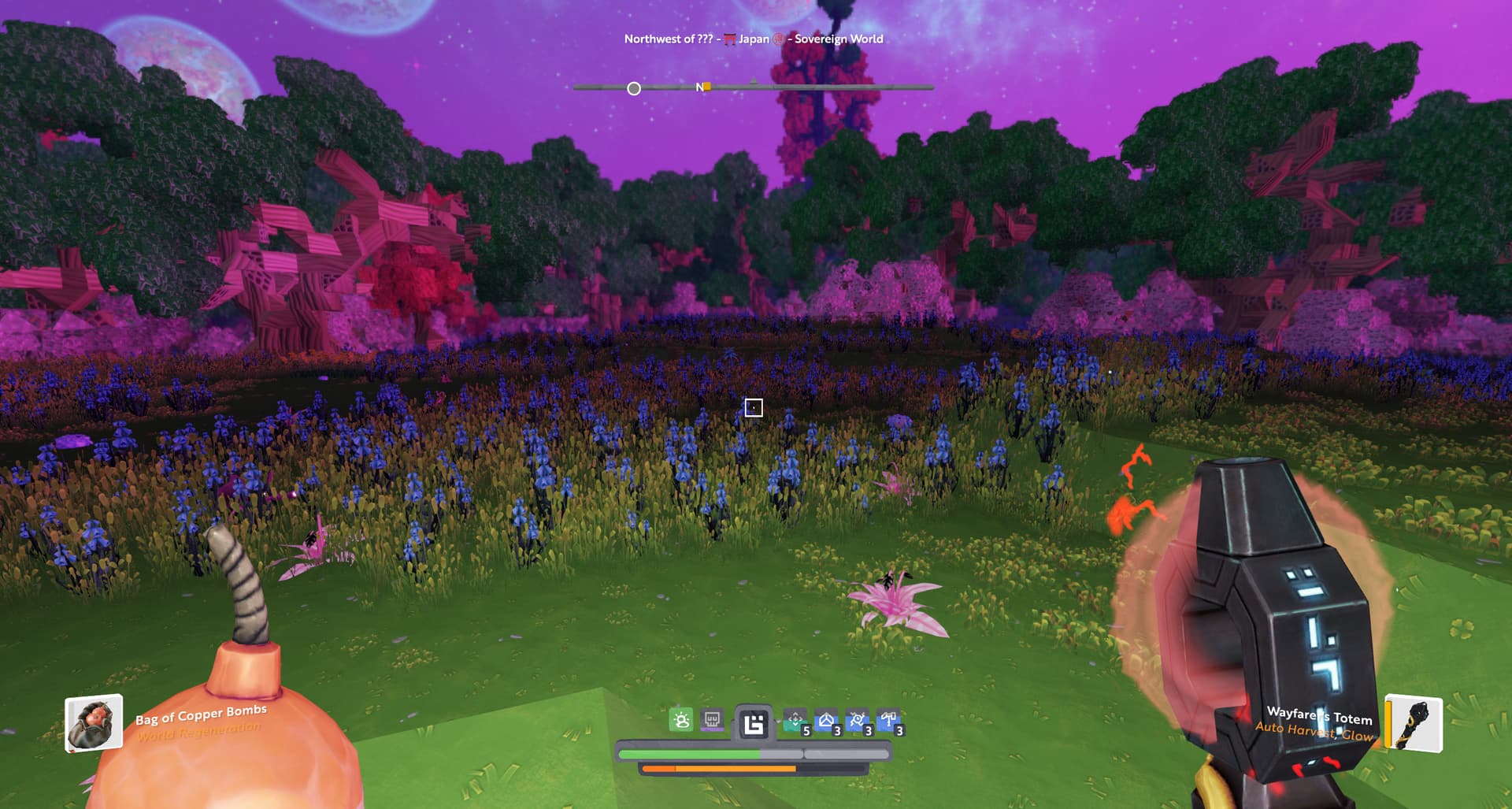This screenshot has height=809, width=1512.
Task: Click the yellow square compass marker
Action: pos(707,87)
